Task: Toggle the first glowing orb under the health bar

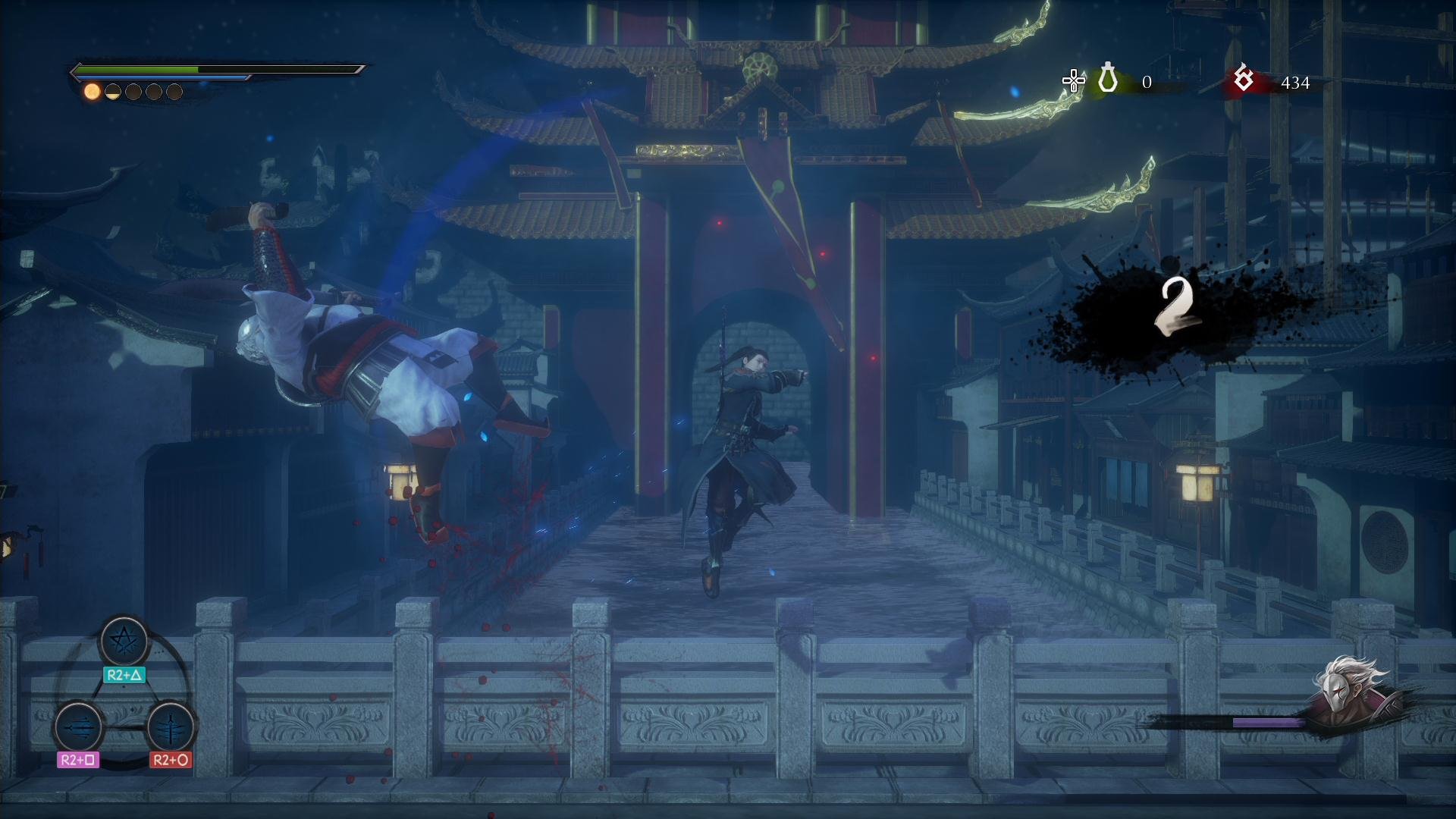Action: pos(91,91)
